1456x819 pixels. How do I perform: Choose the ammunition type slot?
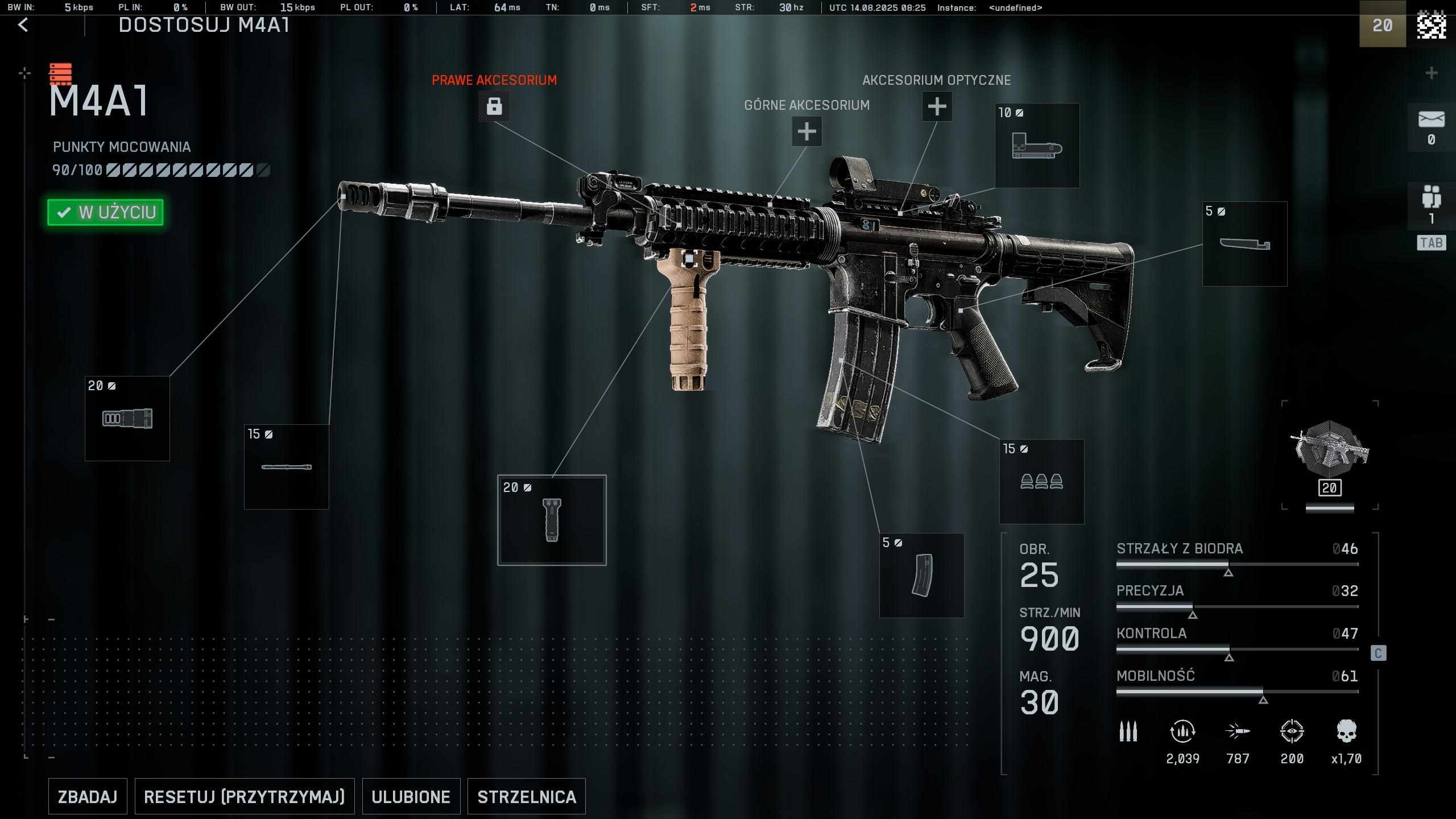tap(1041, 482)
